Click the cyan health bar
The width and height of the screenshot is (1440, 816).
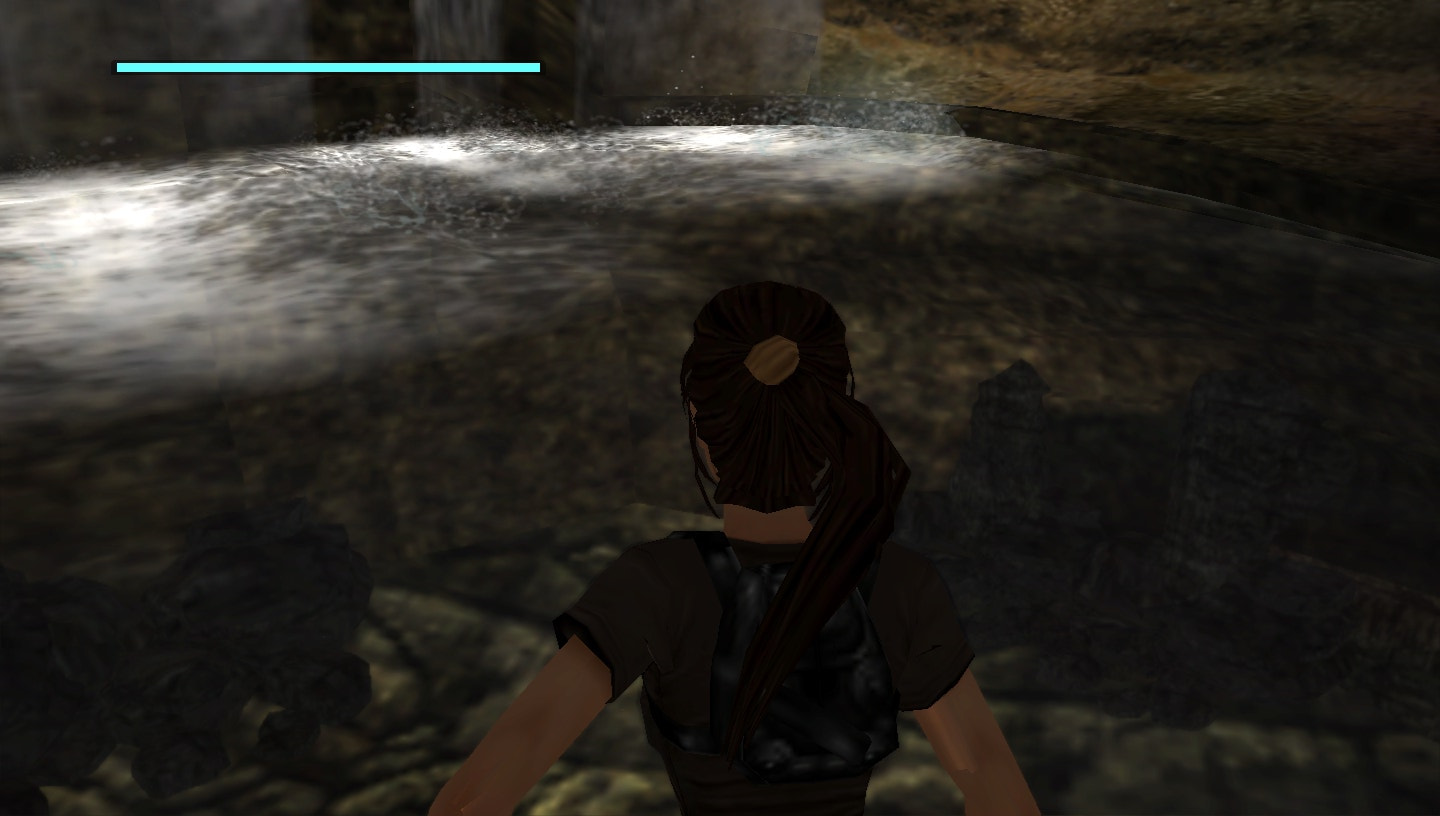click(328, 66)
